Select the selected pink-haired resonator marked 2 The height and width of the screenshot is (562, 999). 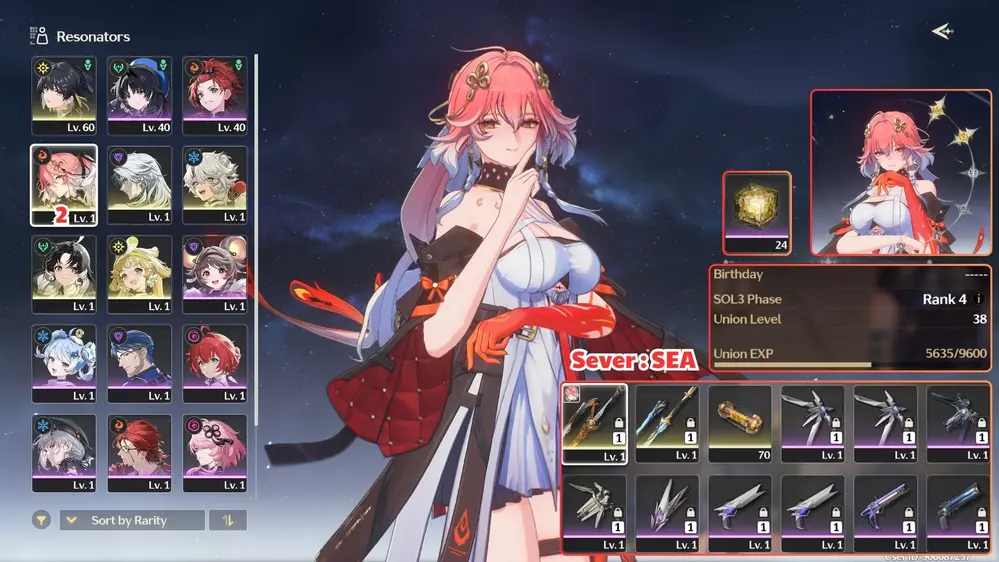pos(64,185)
